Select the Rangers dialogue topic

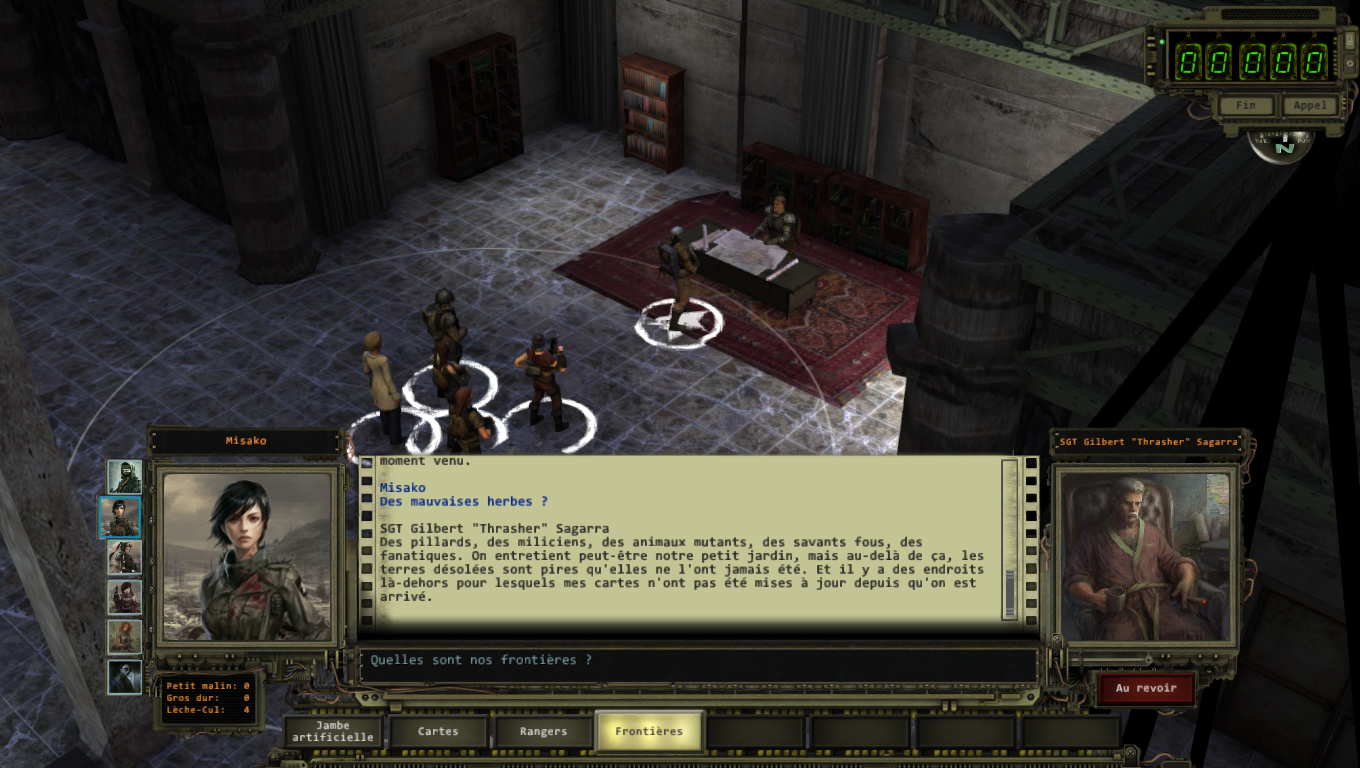point(543,731)
